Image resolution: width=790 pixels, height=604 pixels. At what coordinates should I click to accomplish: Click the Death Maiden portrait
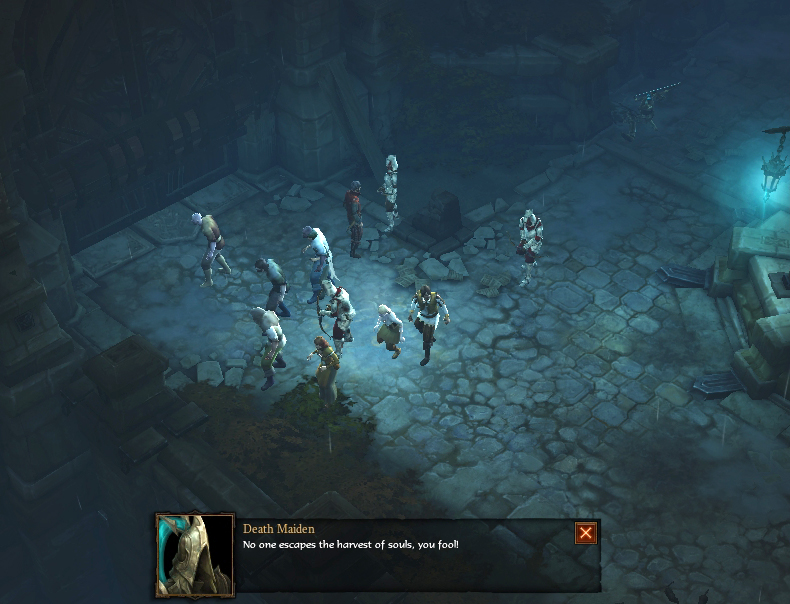point(195,555)
